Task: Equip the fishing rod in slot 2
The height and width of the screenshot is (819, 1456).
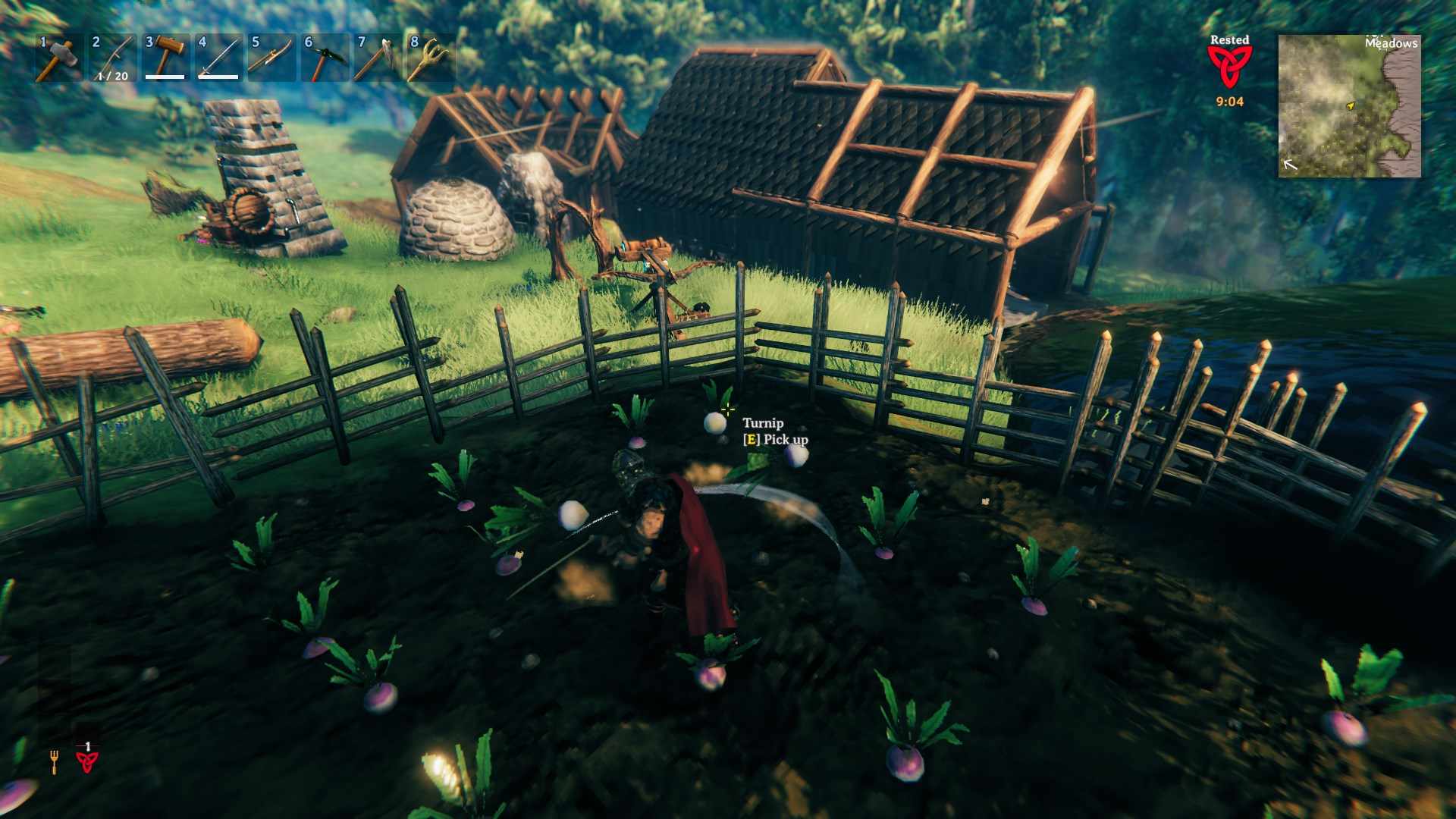Action: click(113, 57)
